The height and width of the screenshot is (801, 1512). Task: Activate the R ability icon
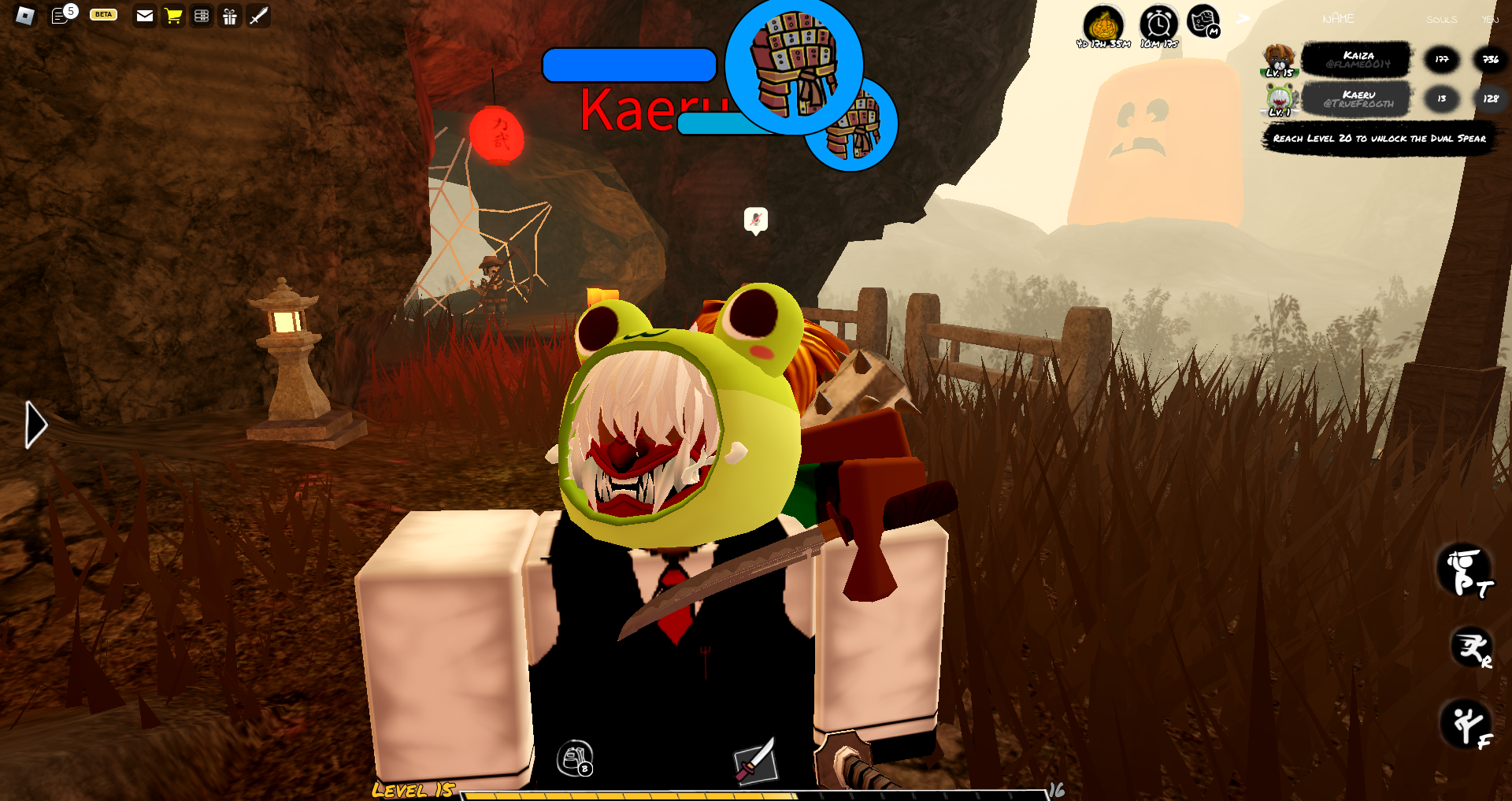point(1471,649)
